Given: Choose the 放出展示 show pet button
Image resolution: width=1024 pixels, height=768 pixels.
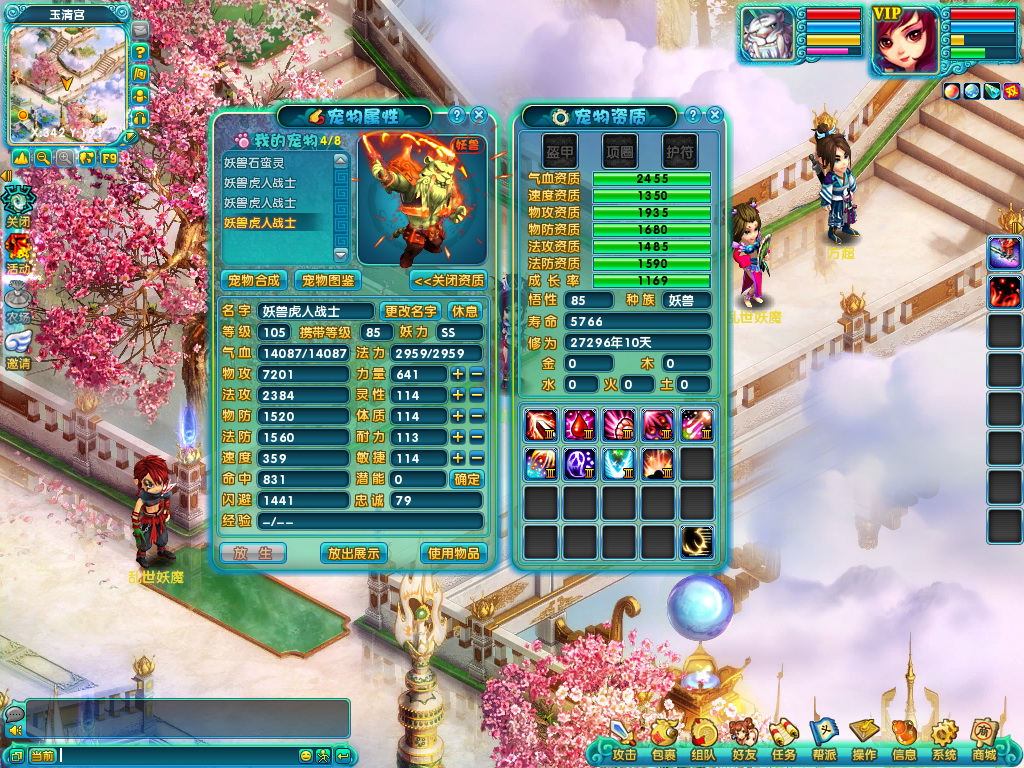Looking at the screenshot, I should (354, 552).
